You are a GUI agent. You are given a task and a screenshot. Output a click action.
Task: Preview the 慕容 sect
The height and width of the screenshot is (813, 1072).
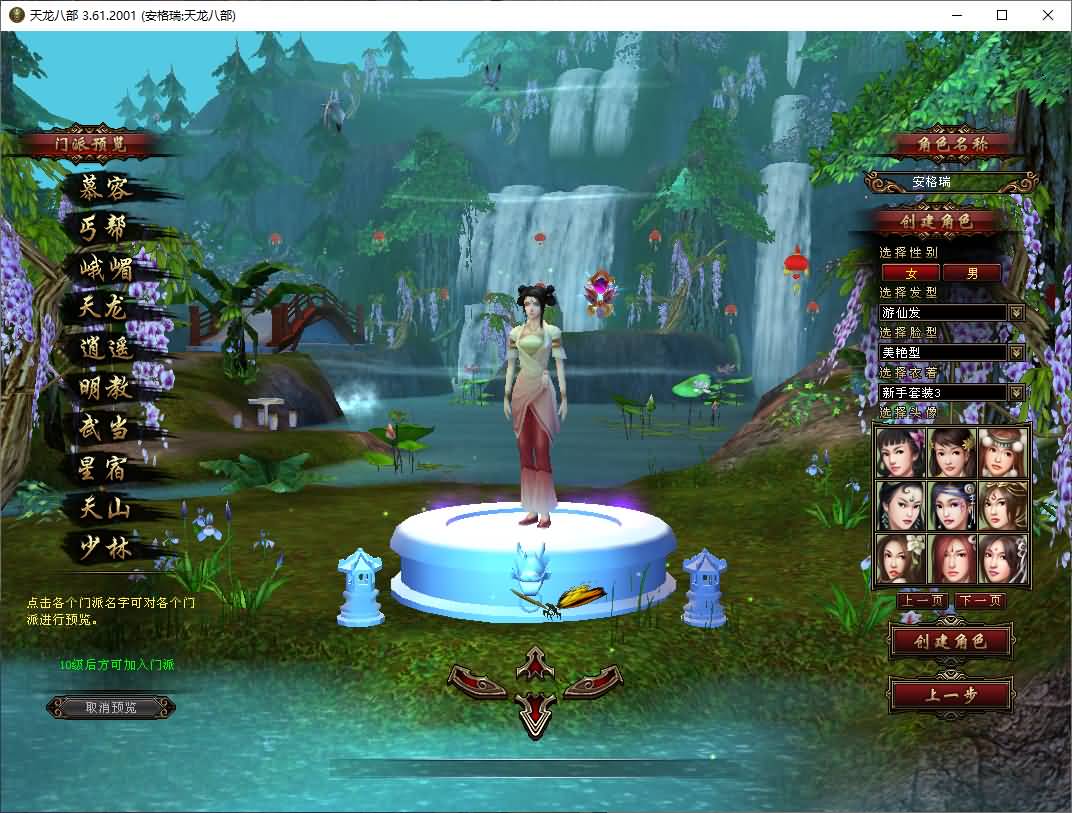[105, 188]
